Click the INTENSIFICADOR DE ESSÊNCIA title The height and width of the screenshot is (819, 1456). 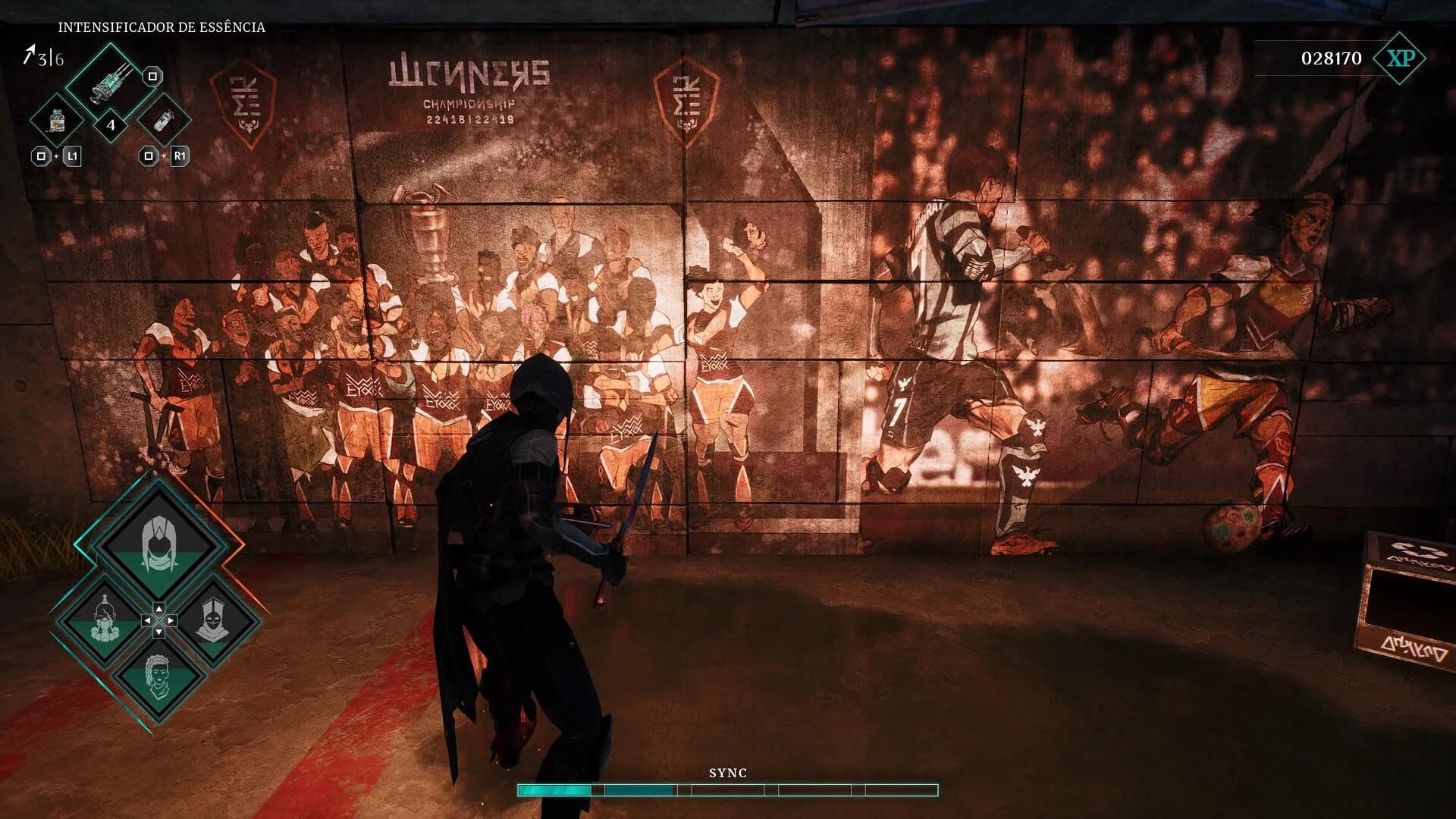tap(162, 27)
